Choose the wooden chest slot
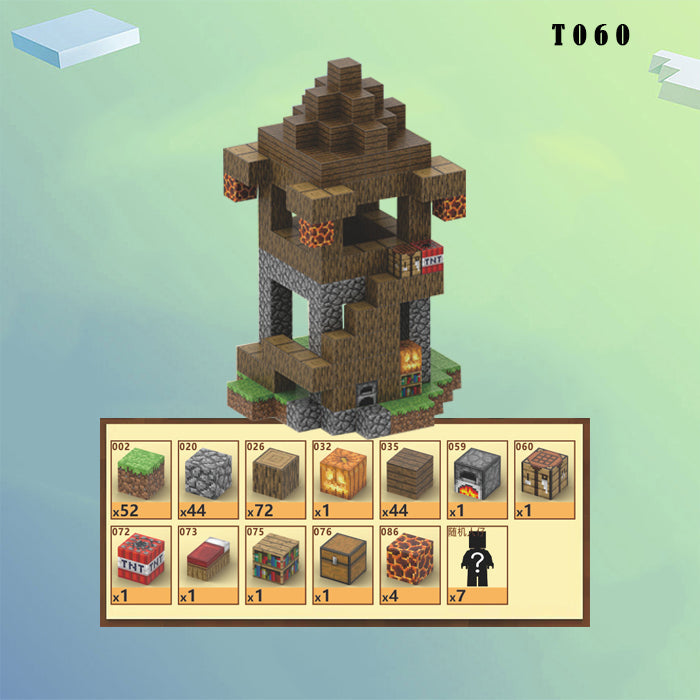Image resolution: width=700 pixels, height=700 pixels. coord(342,563)
